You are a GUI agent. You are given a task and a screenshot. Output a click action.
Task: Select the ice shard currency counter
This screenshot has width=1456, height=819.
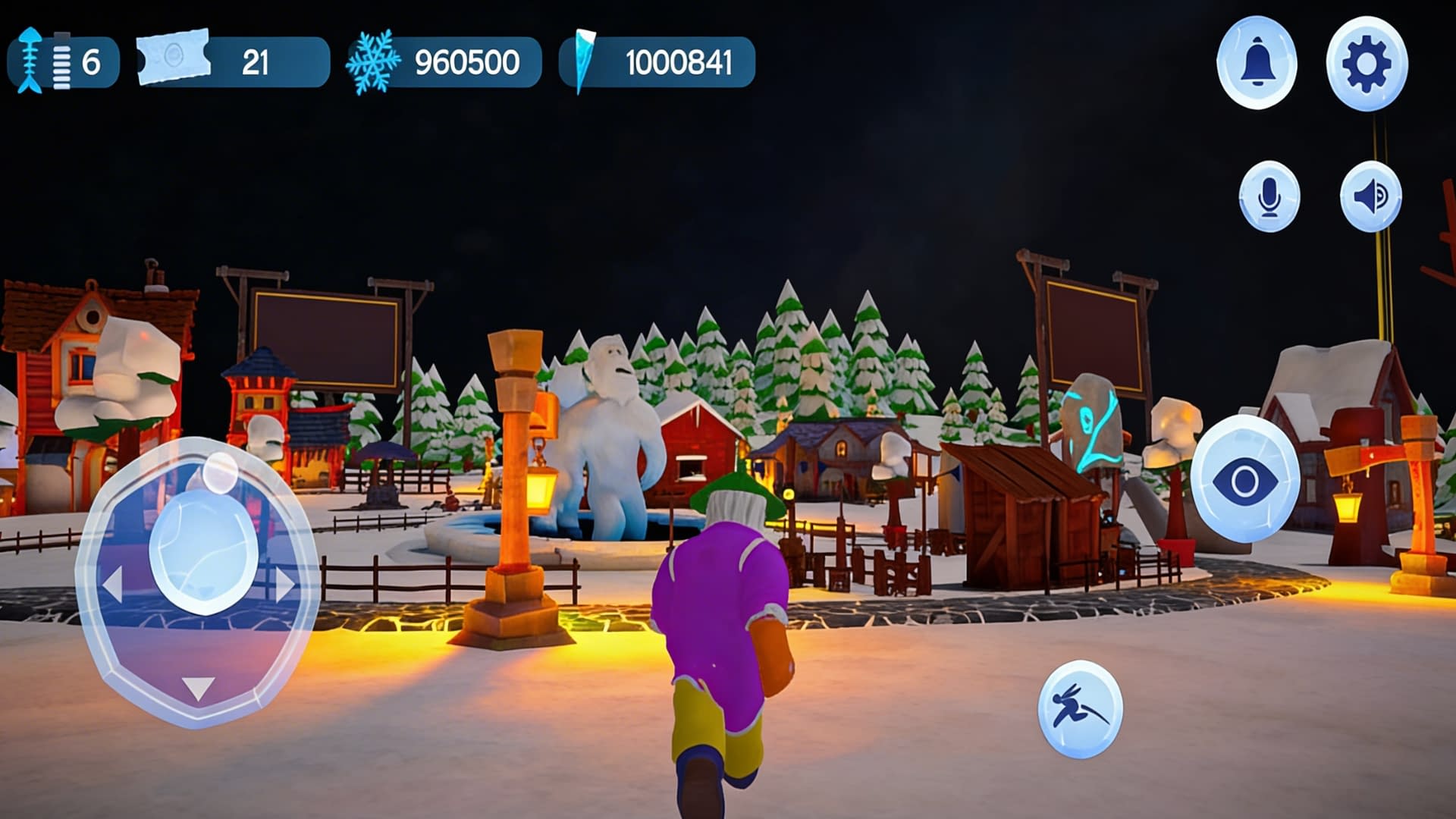point(657,62)
